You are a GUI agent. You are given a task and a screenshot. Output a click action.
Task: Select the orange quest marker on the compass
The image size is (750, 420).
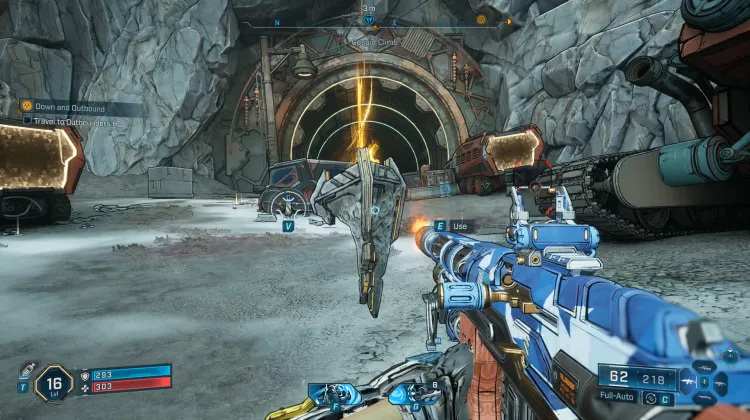[481, 19]
